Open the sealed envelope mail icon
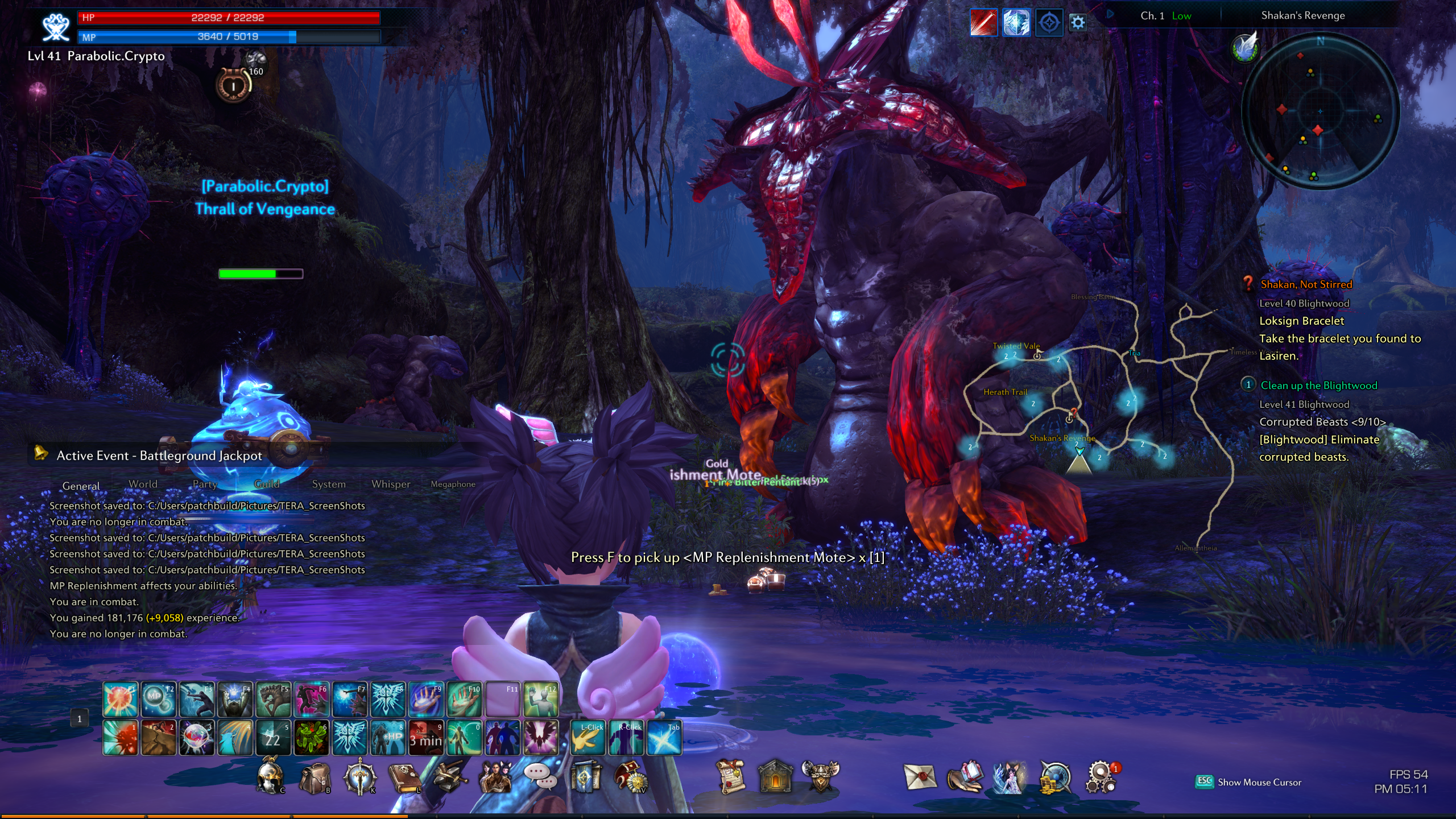Viewport: 1456px width, 819px height. pyautogui.click(x=919, y=776)
